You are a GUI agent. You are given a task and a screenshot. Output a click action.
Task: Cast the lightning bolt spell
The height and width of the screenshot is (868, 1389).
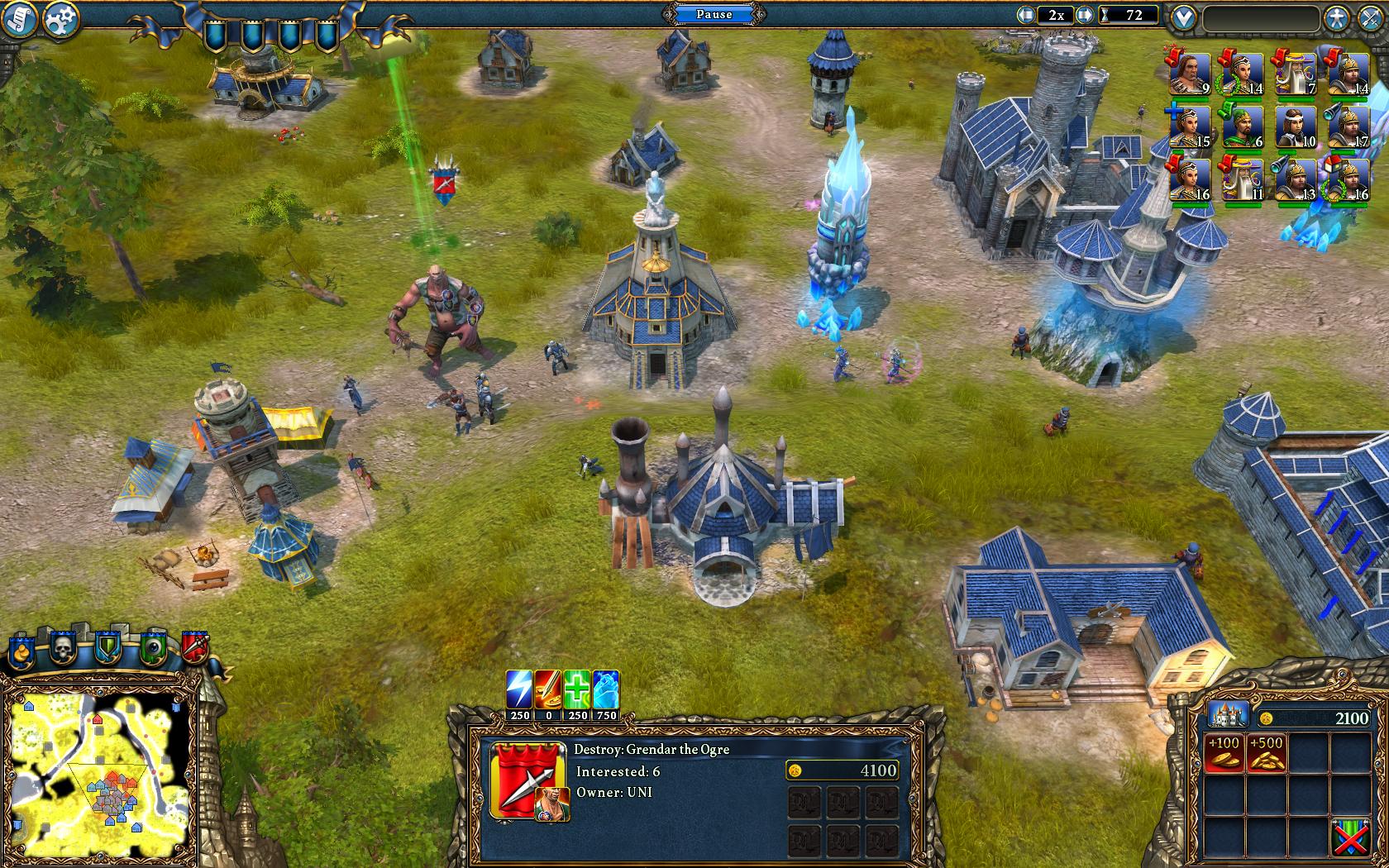pyautogui.click(x=519, y=690)
